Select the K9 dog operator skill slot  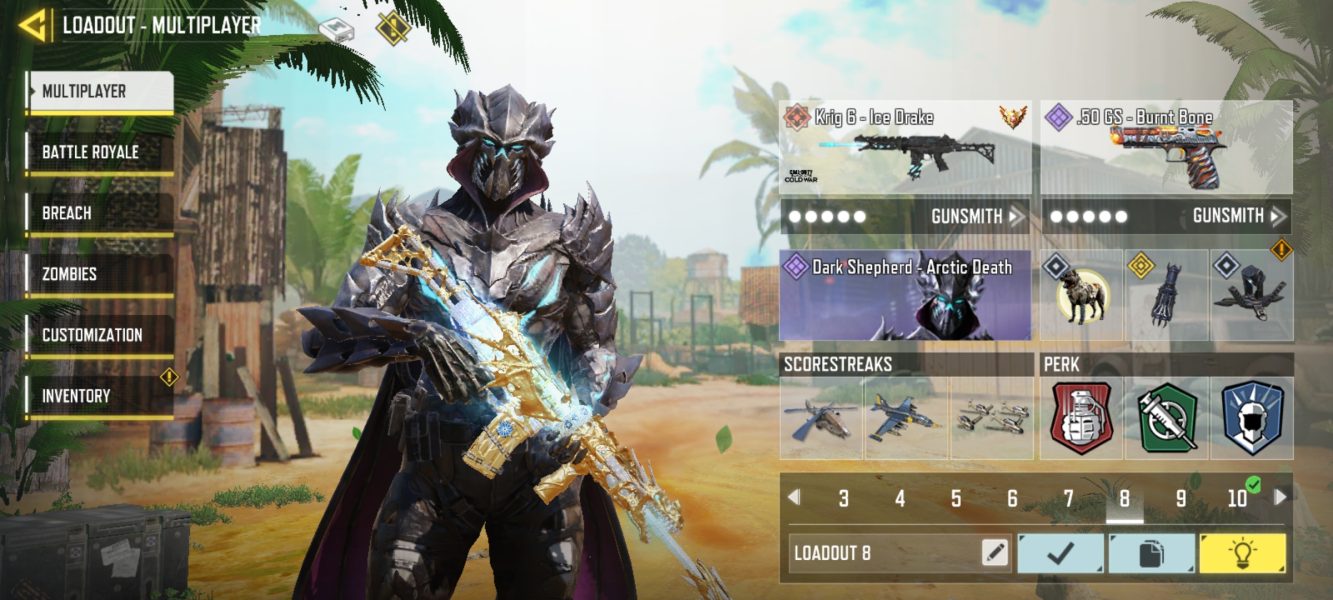(1081, 296)
